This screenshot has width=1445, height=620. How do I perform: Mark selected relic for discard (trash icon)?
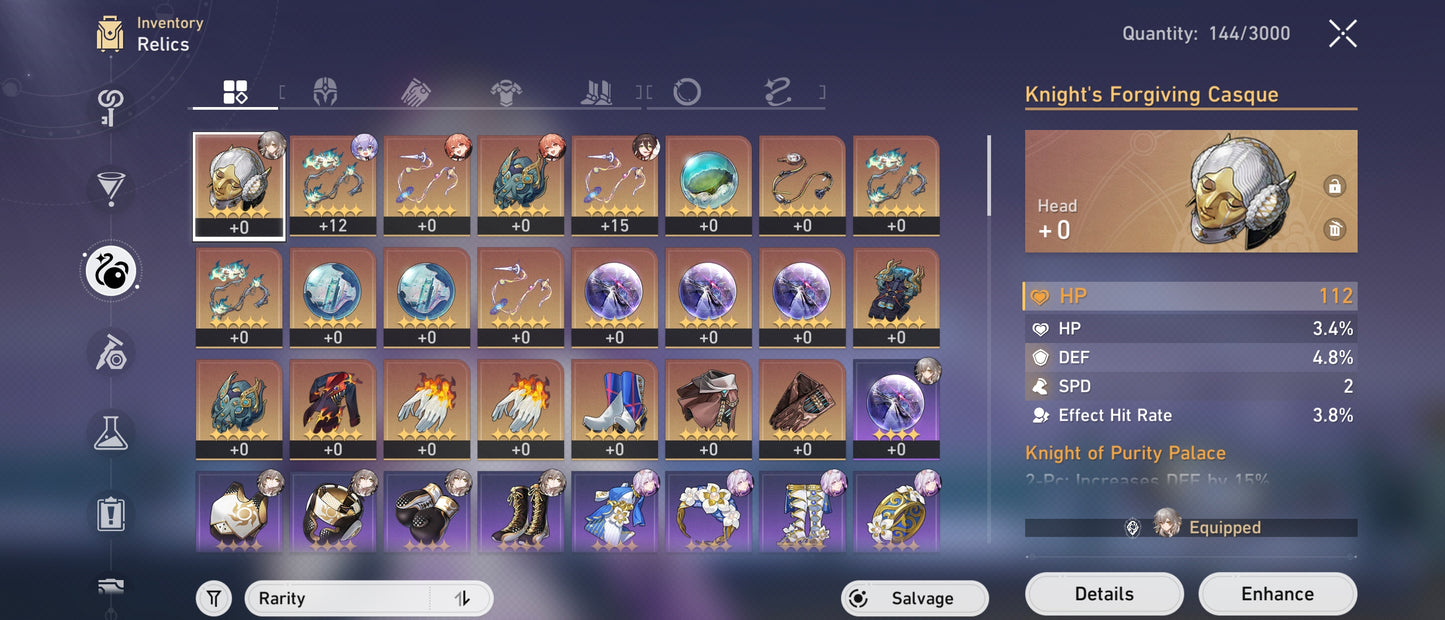pyautogui.click(x=1334, y=230)
